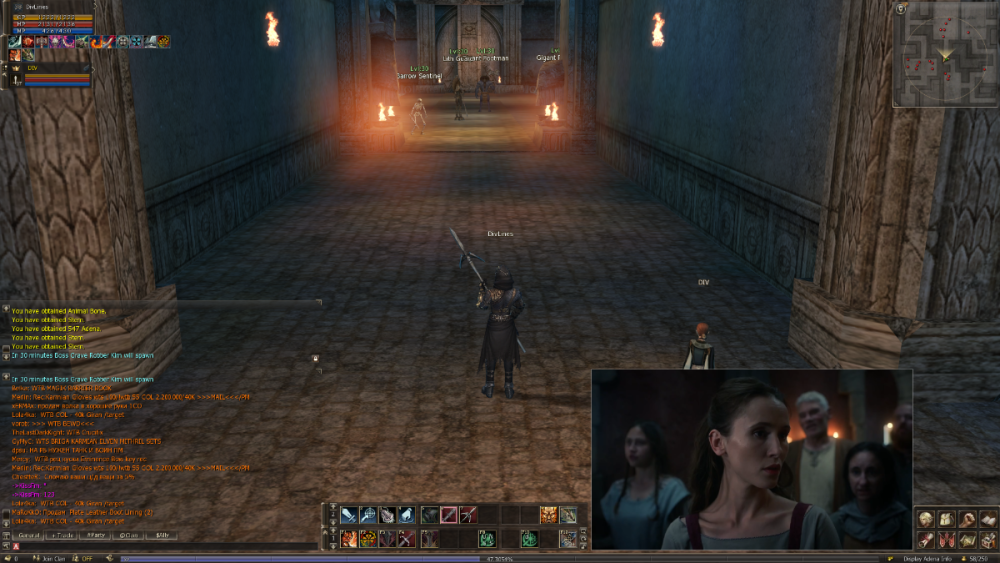
Task: Click the round icon on the minimap corner
Action: 901,8
